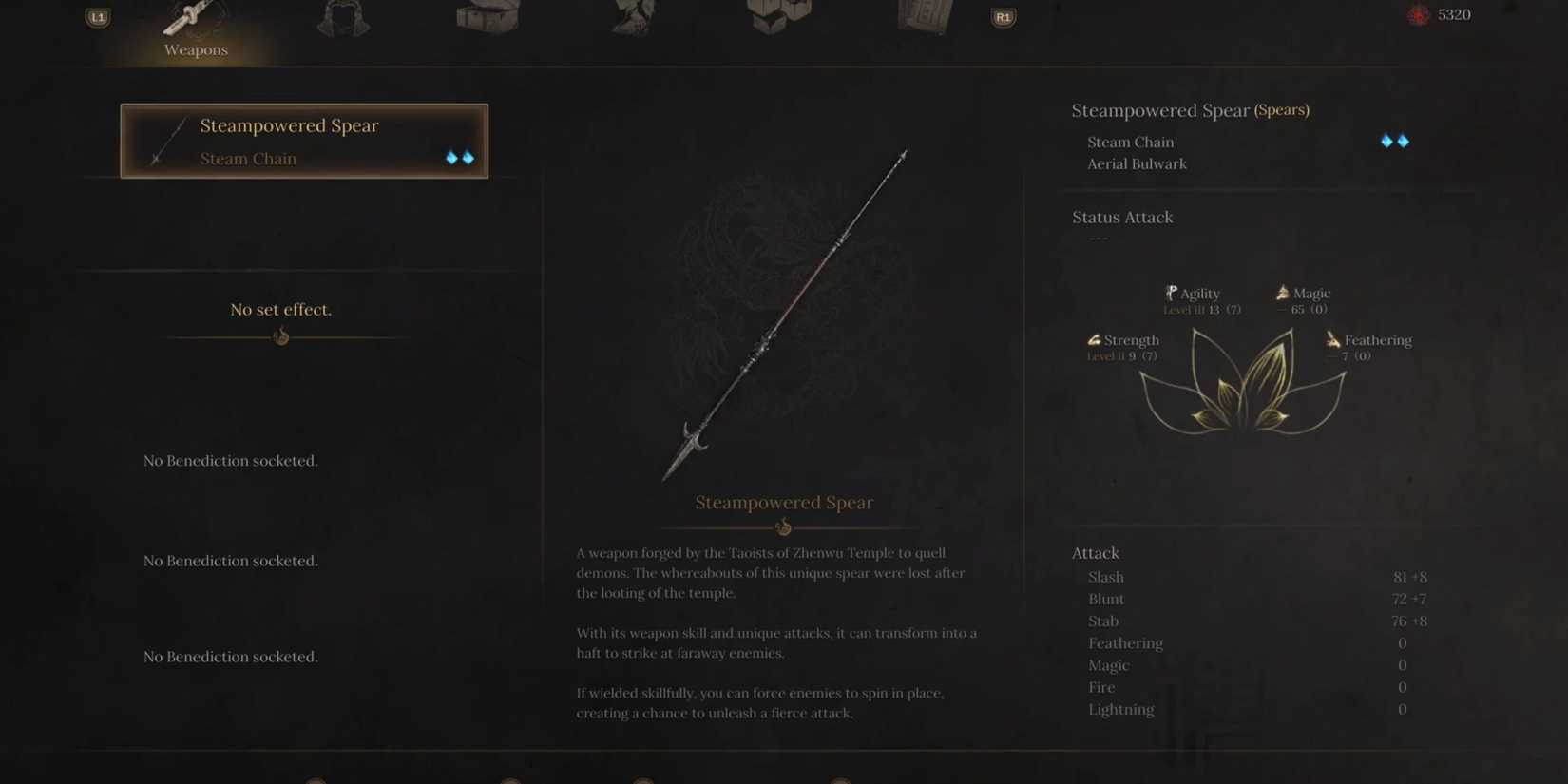Click the Aerial Bulwark skill label
The width and height of the screenshot is (1568, 784).
tap(1137, 163)
